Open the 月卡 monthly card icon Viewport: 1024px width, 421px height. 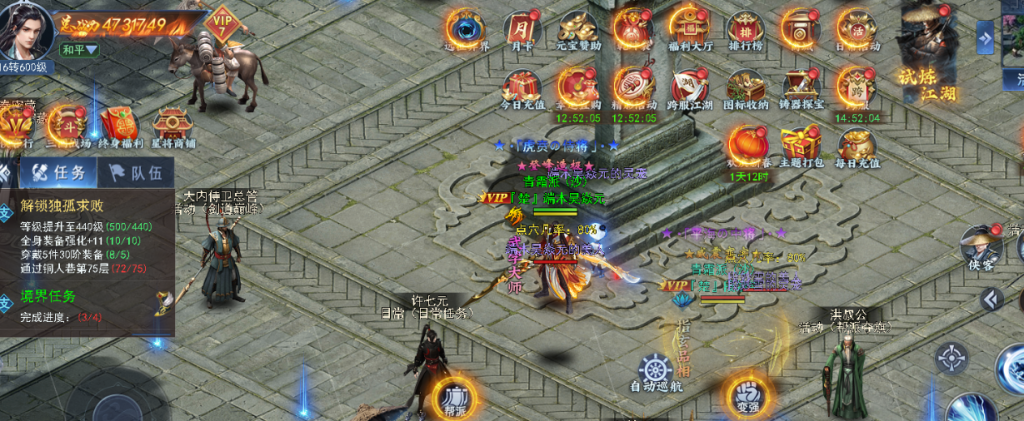pyautogui.click(x=521, y=27)
